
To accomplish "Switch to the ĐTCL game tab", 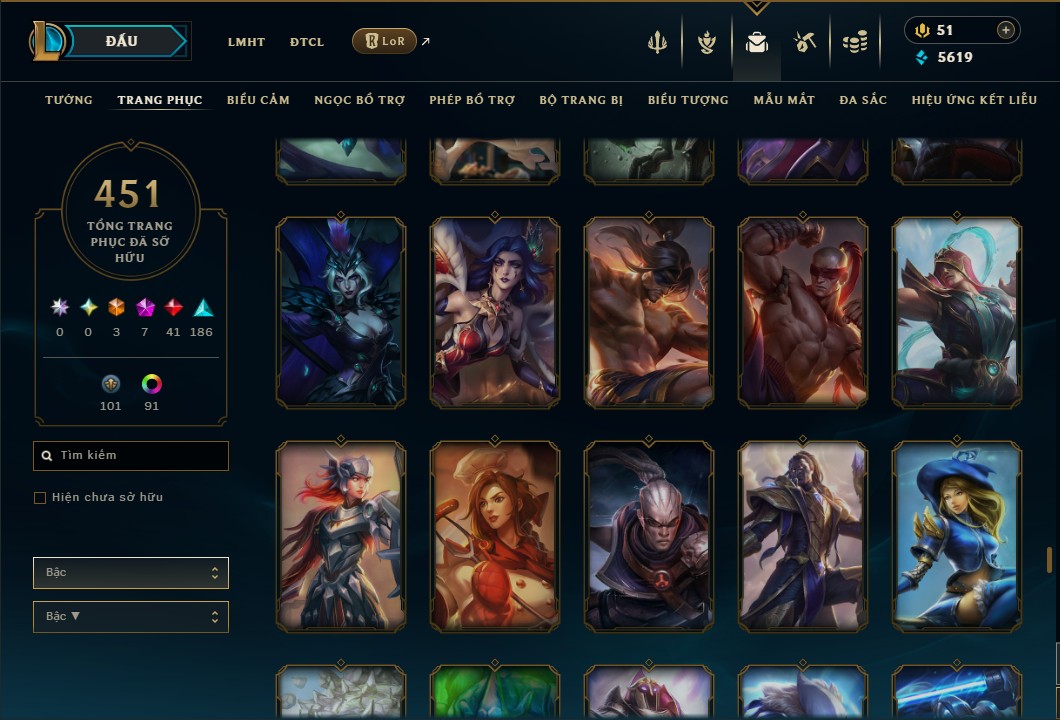I will pyautogui.click(x=306, y=42).
